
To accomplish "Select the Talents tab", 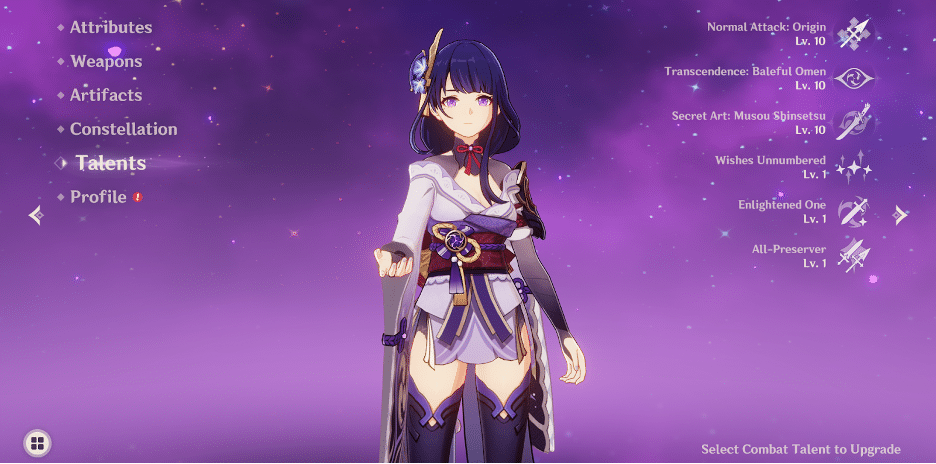I will (x=110, y=163).
